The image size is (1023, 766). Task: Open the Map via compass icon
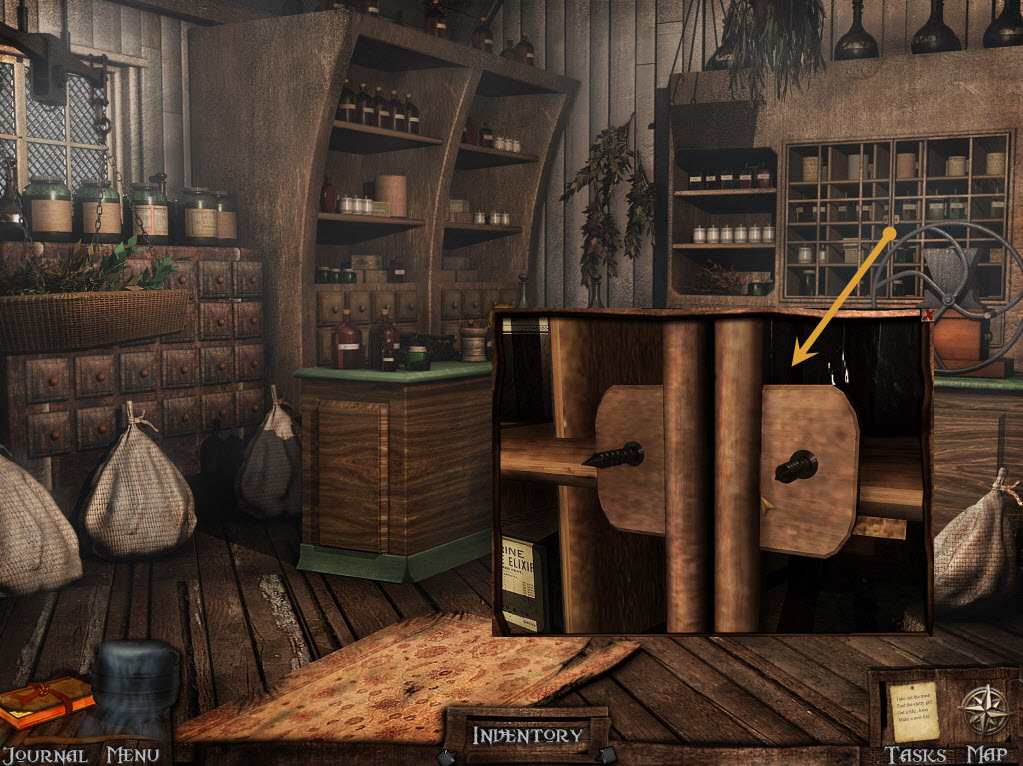click(x=985, y=711)
